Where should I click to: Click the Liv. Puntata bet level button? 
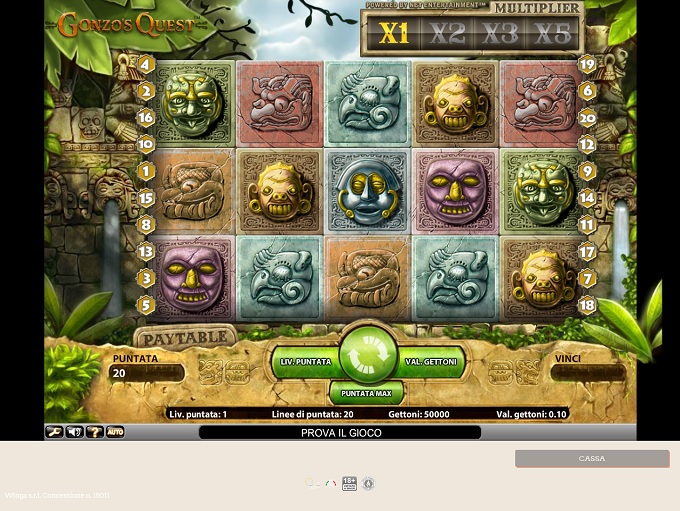[x=305, y=361]
